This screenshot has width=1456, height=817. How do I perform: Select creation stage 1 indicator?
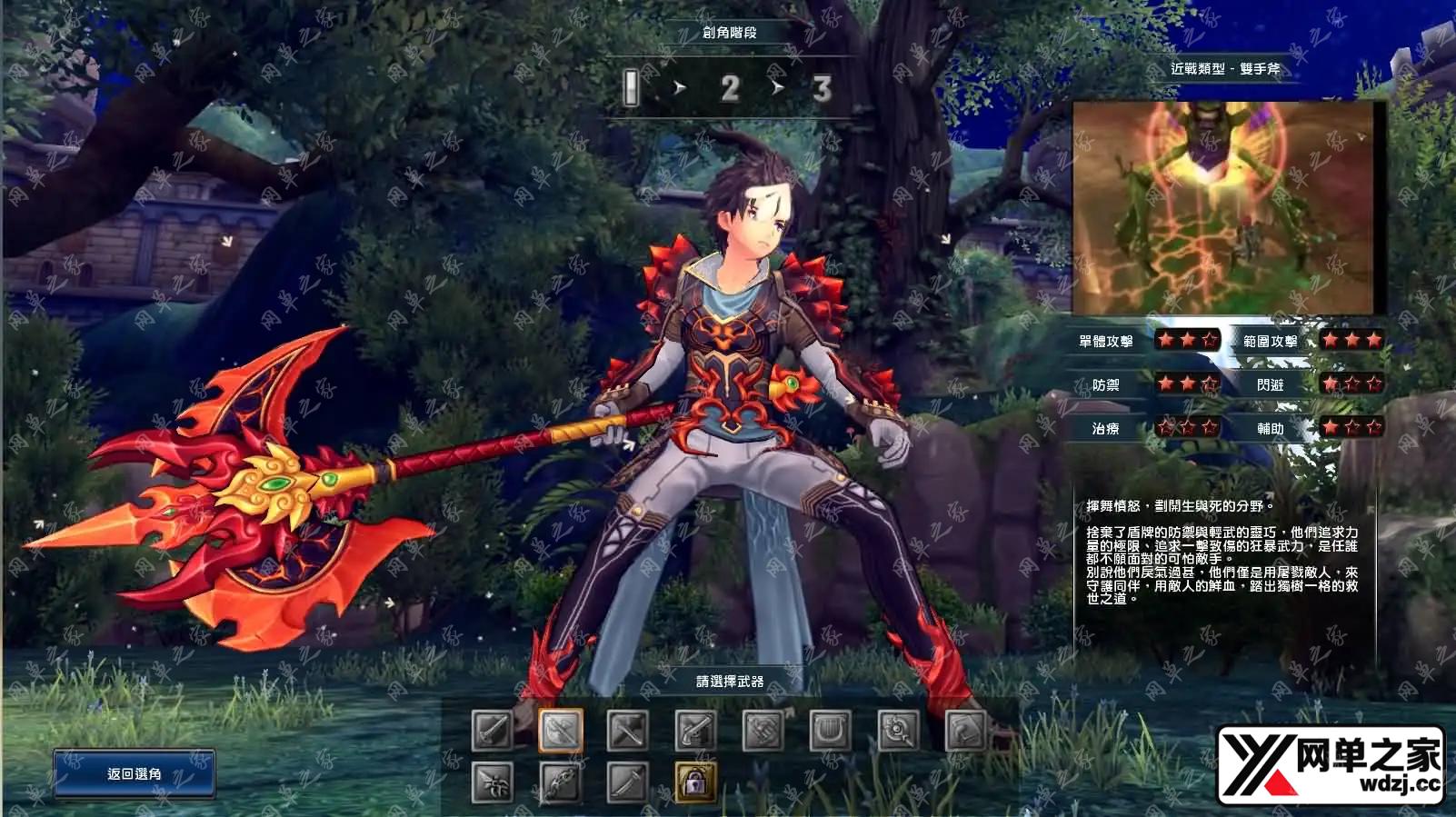[632, 88]
